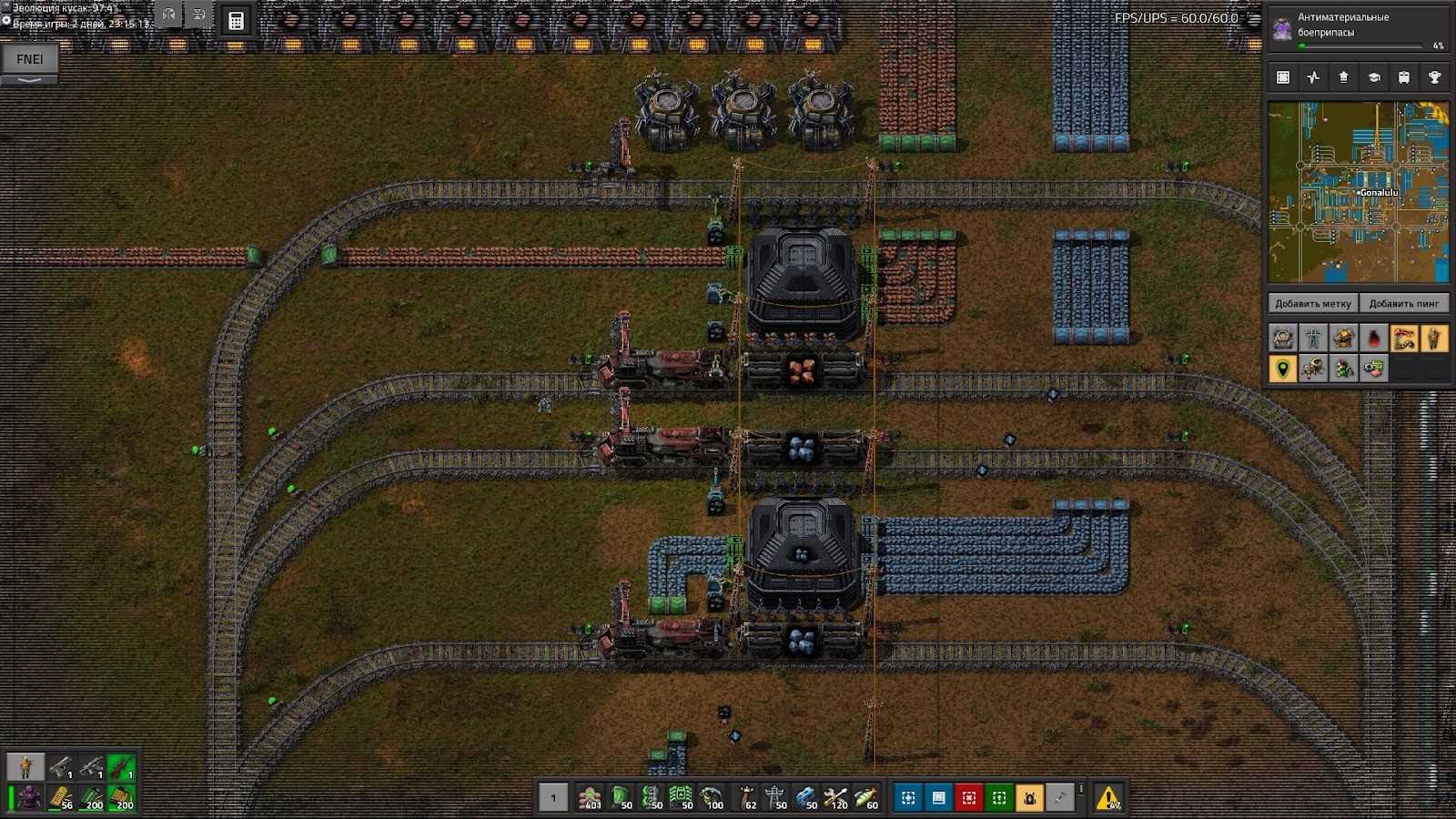Select the repair pack slot with 120

836,798
